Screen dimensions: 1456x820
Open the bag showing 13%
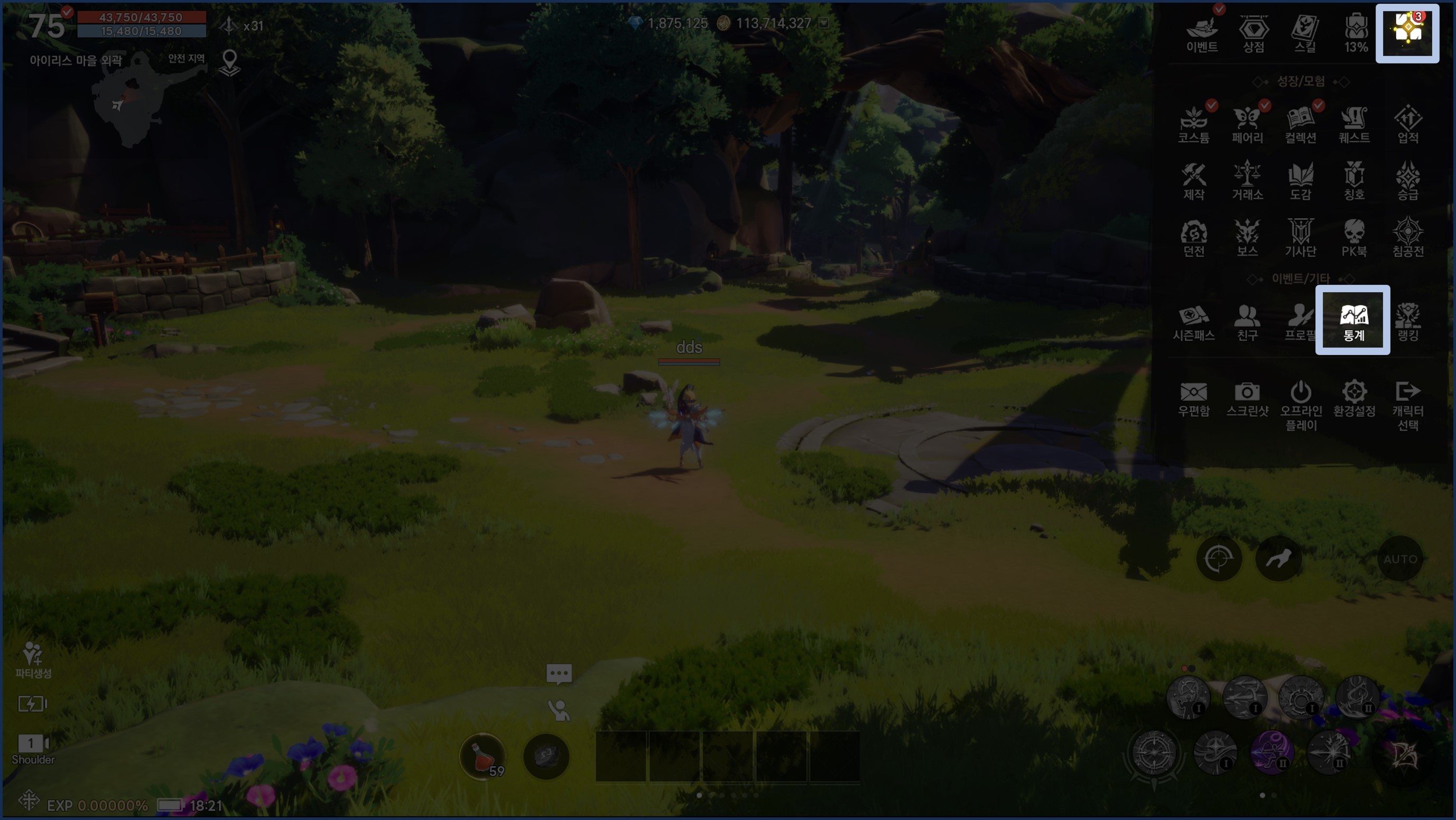1356,33
